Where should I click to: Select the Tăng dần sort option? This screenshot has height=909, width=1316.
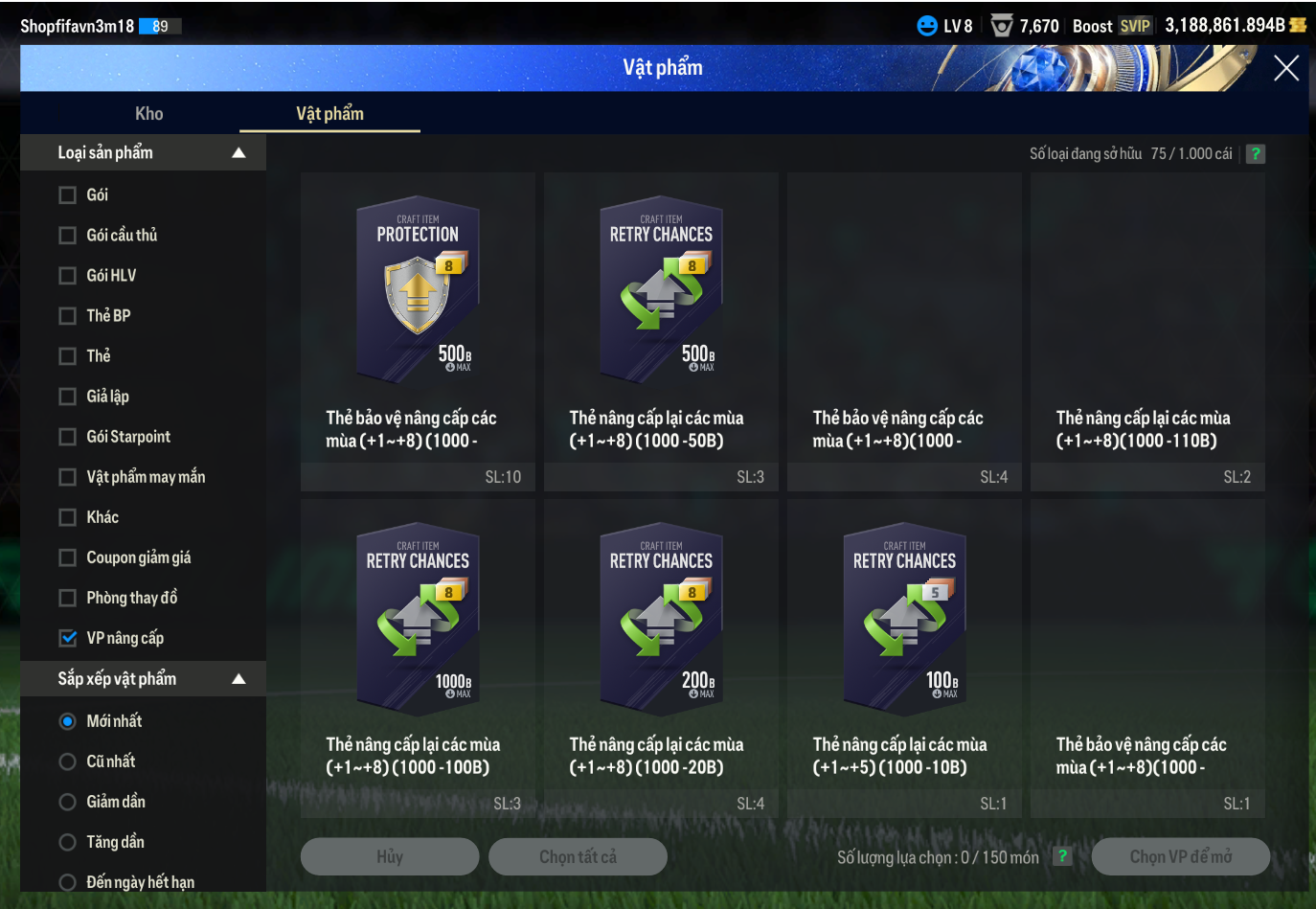68,842
